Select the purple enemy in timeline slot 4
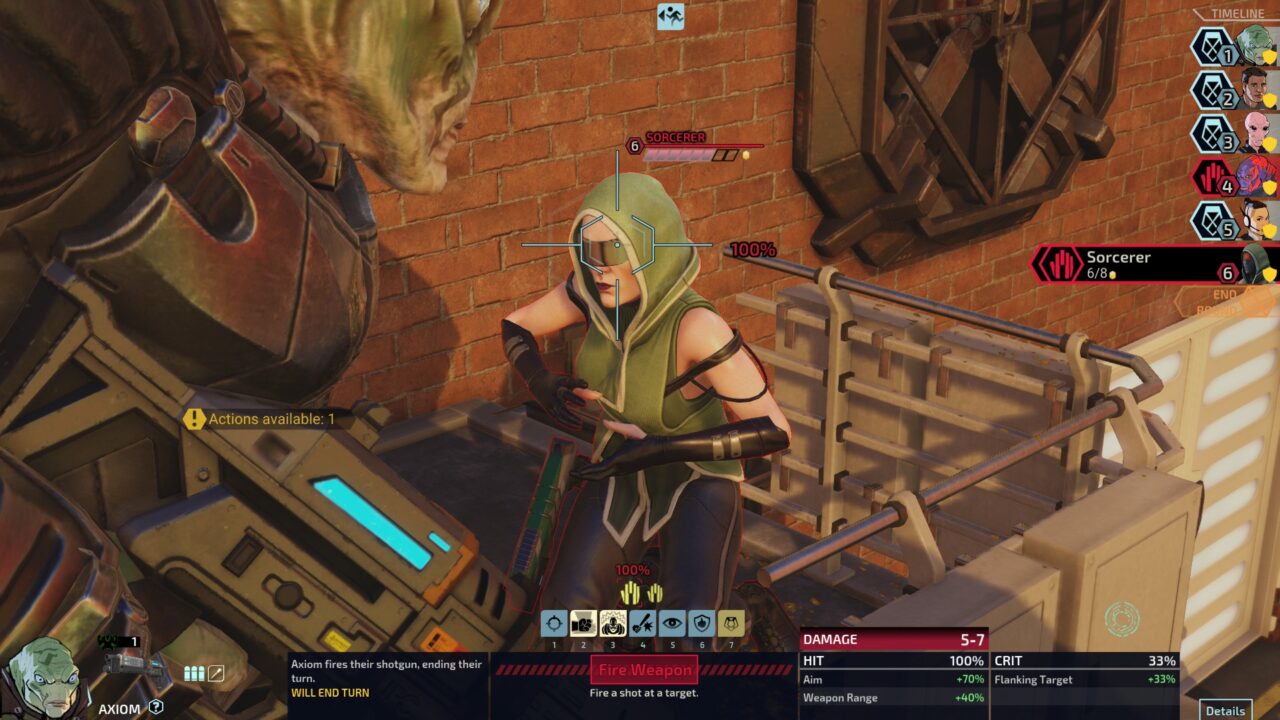Screen dimensions: 1280x720 [x=1255, y=177]
